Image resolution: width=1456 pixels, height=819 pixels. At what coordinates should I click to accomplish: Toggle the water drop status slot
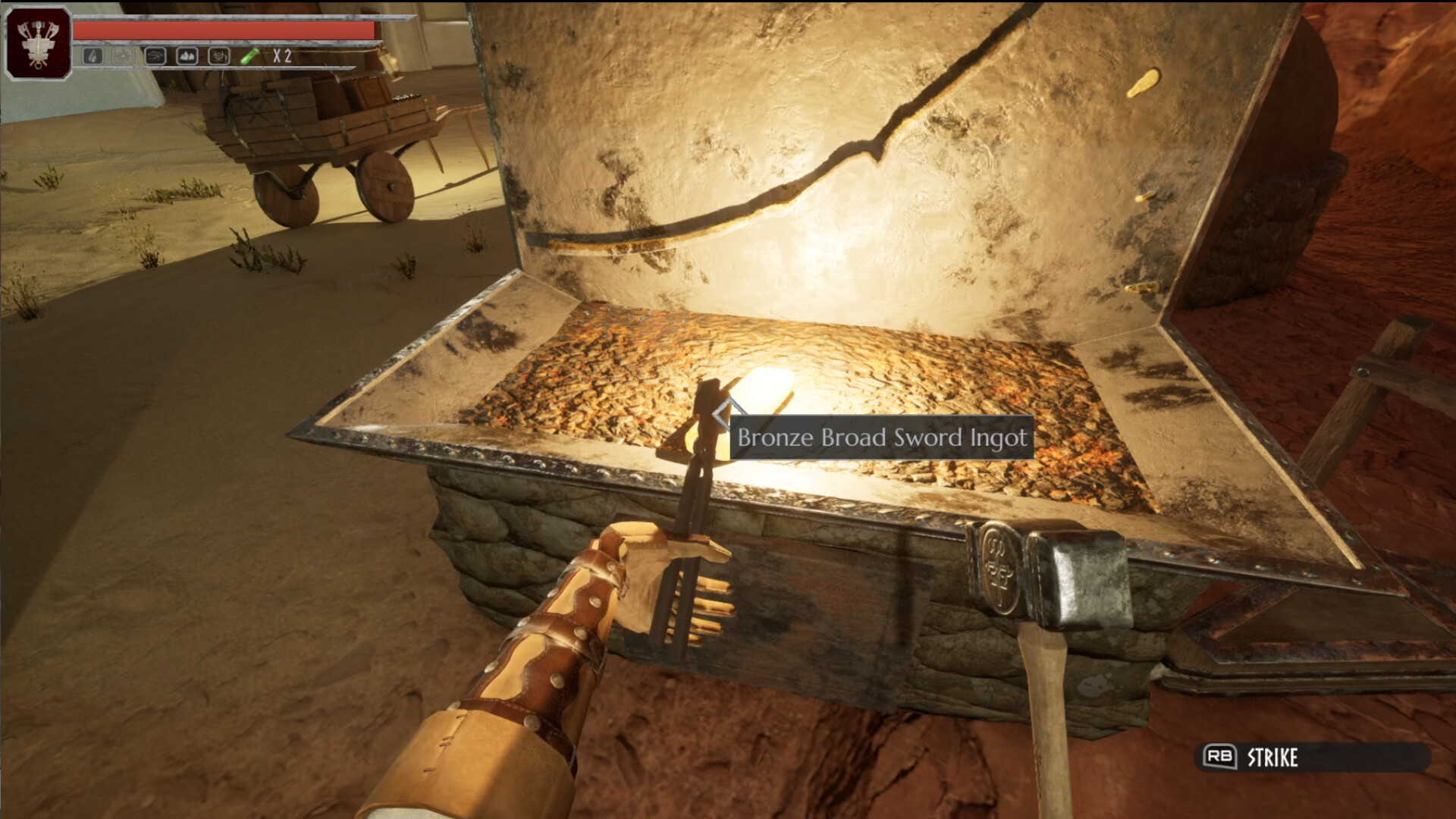[93, 55]
